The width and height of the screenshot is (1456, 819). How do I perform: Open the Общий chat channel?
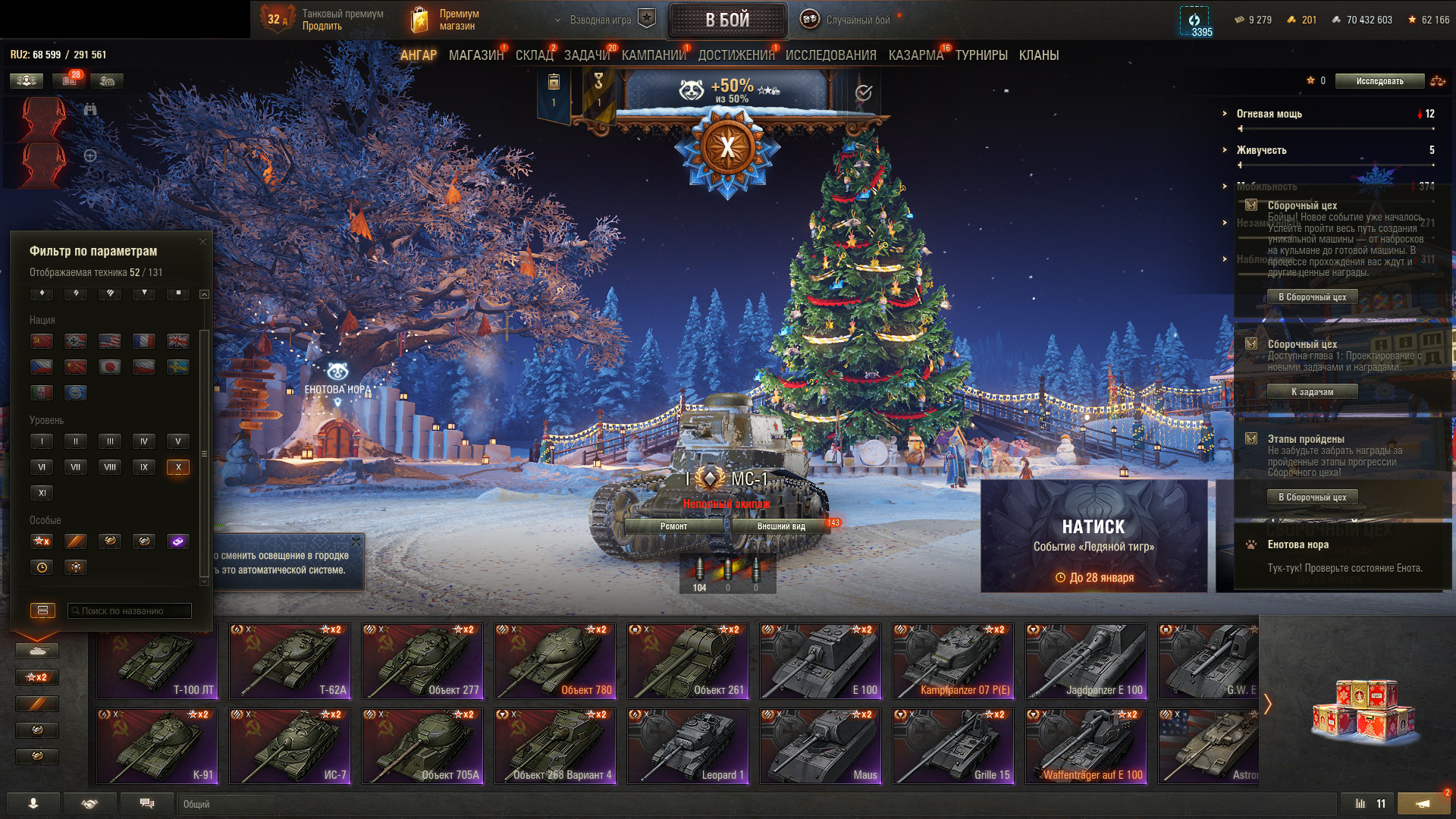pyautogui.click(x=227, y=804)
